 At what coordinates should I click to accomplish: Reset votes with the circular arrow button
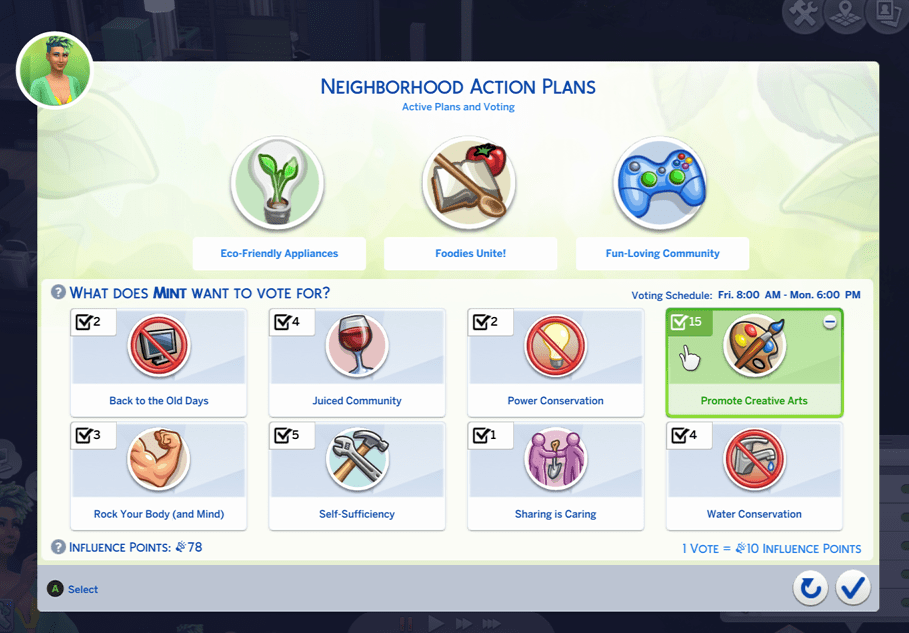[810, 588]
